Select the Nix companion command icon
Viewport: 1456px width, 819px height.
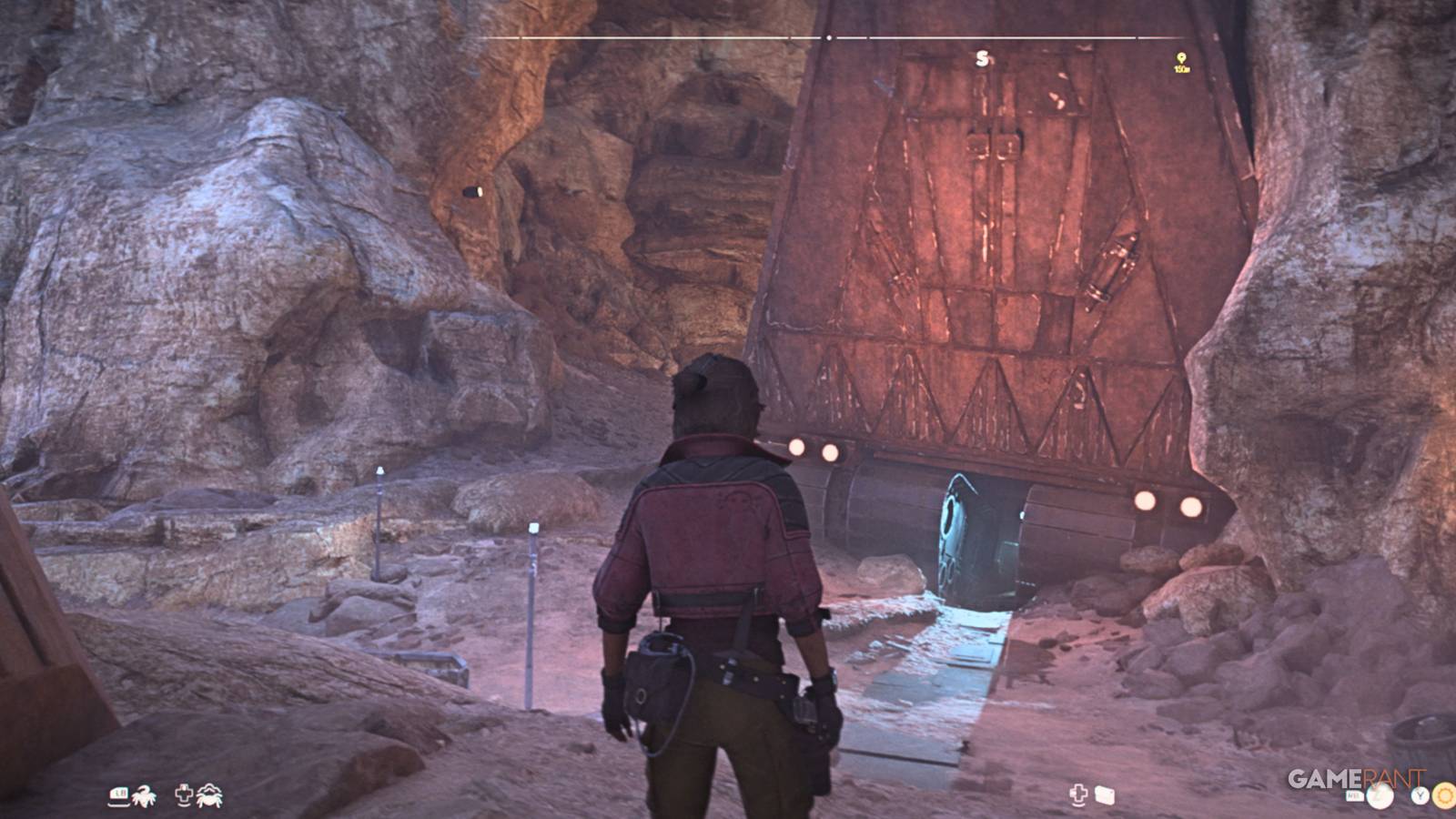click(144, 794)
